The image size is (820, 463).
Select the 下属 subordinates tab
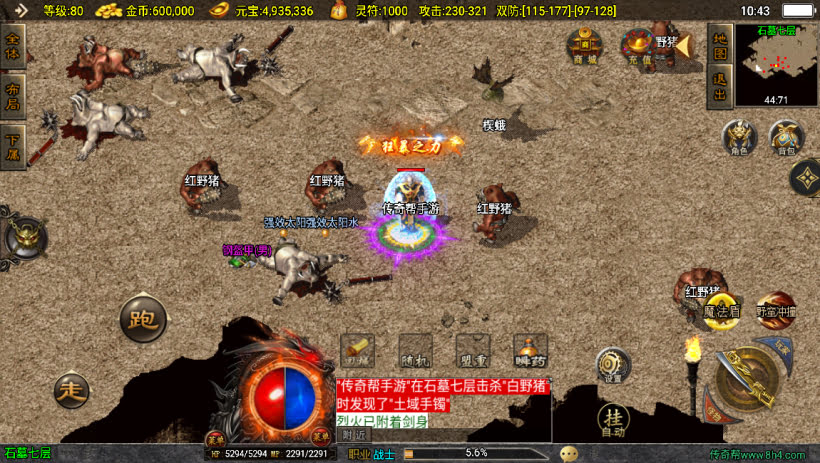pos(13,139)
